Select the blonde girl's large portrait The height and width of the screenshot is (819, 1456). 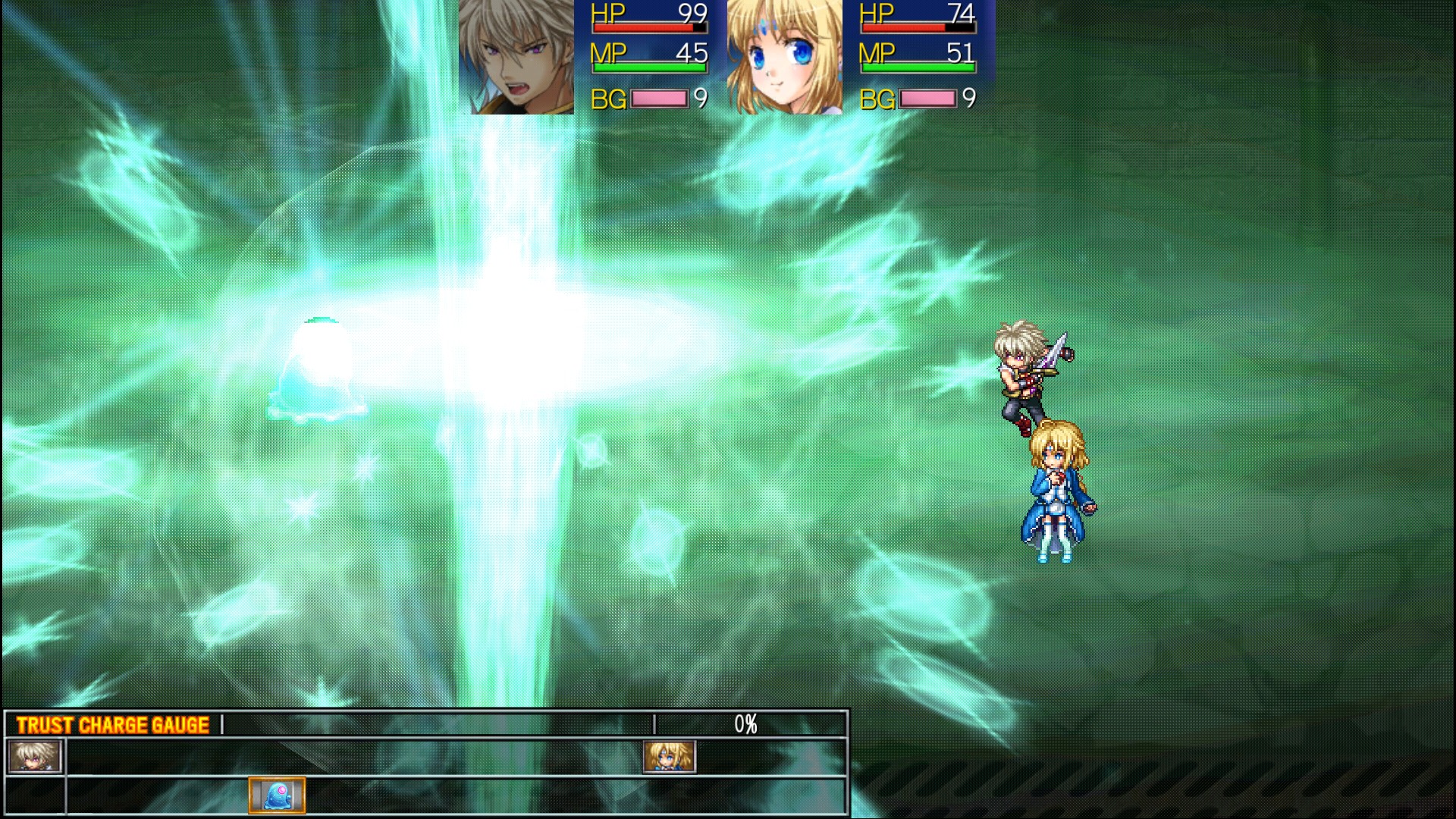[x=784, y=57]
